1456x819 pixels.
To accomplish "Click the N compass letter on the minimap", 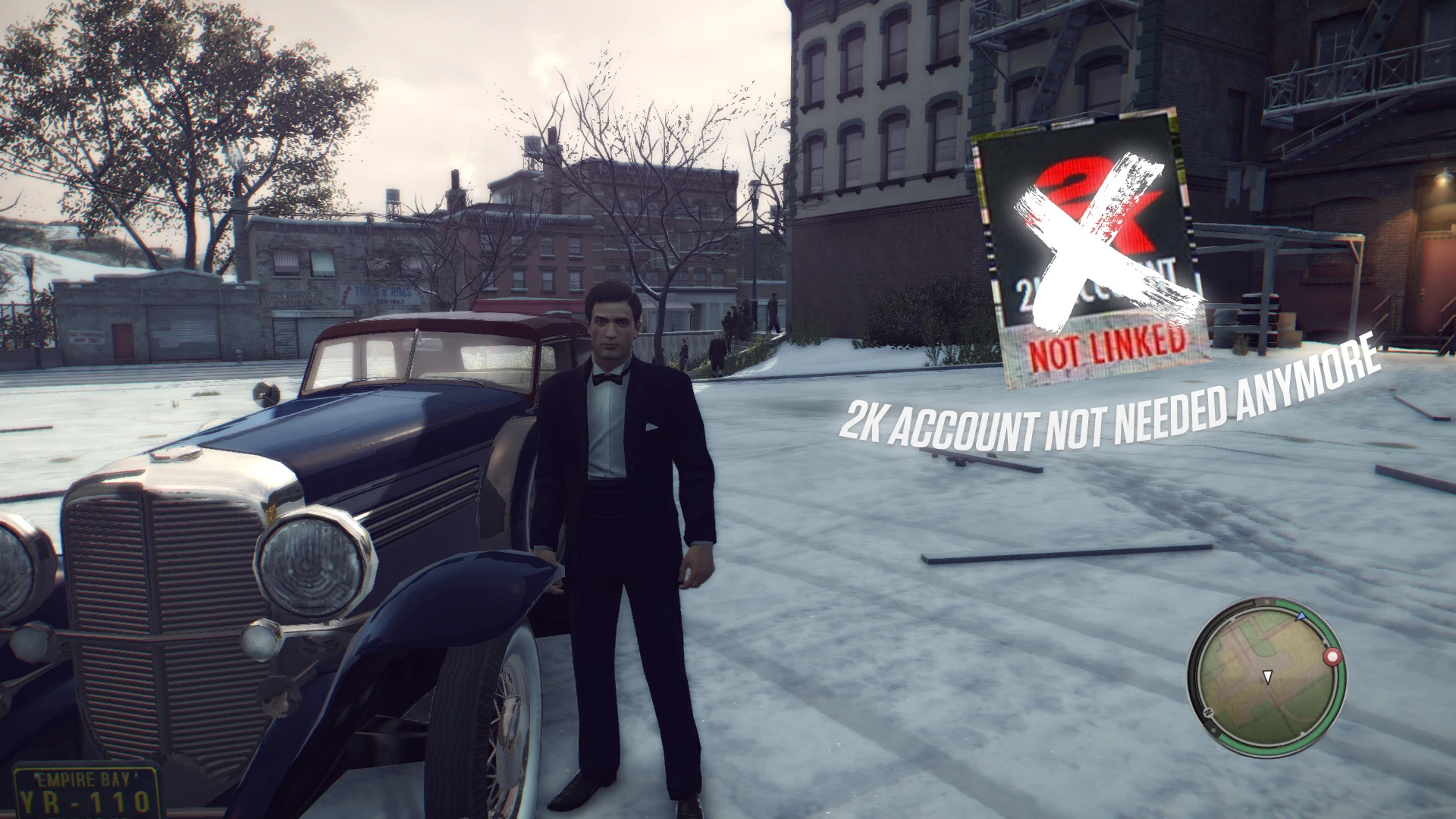I will pyautogui.click(x=1207, y=711).
